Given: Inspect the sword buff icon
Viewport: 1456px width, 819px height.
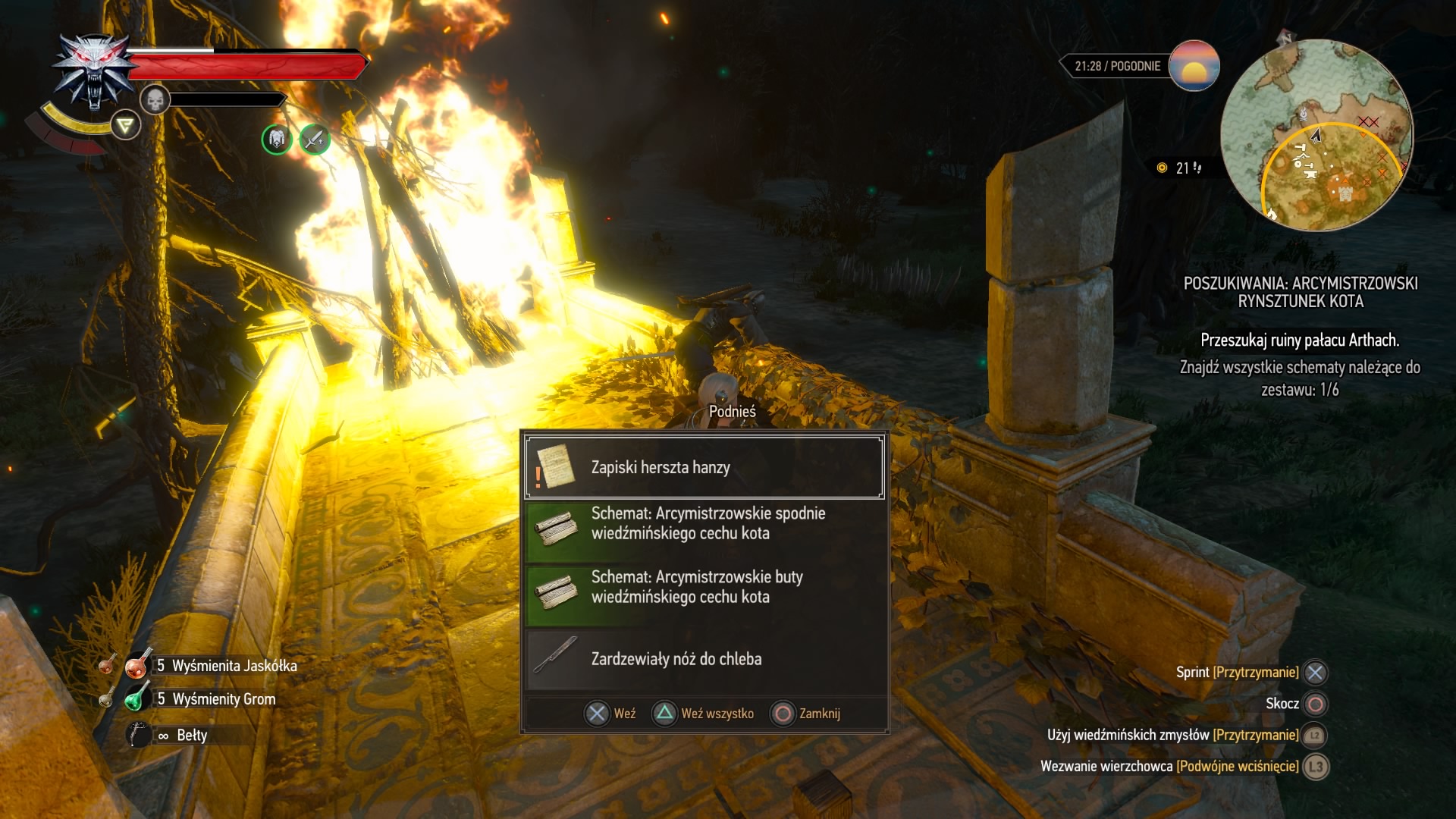Looking at the screenshot, I should (x=314, y=140).
